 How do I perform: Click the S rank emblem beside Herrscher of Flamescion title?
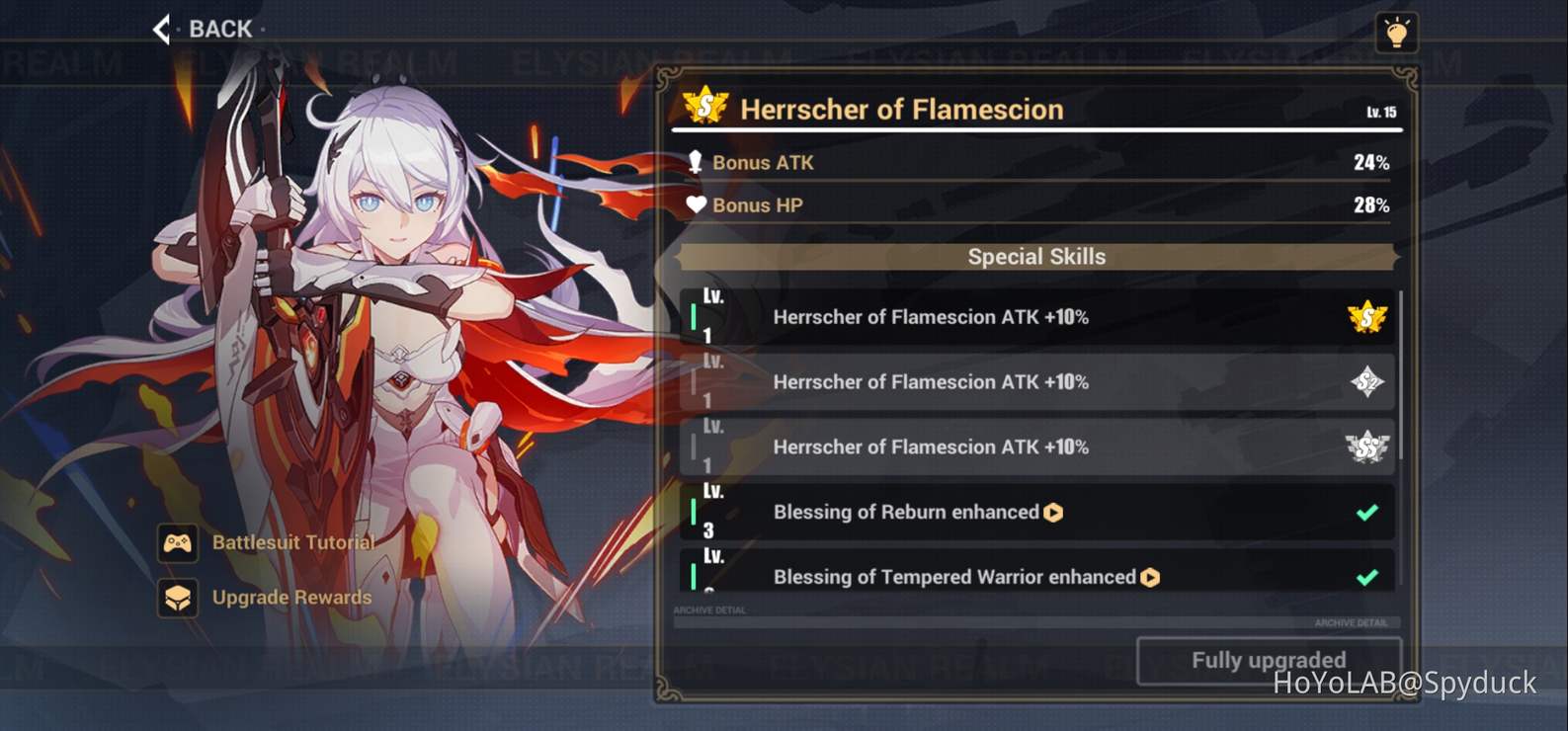(x=703, y=108)
